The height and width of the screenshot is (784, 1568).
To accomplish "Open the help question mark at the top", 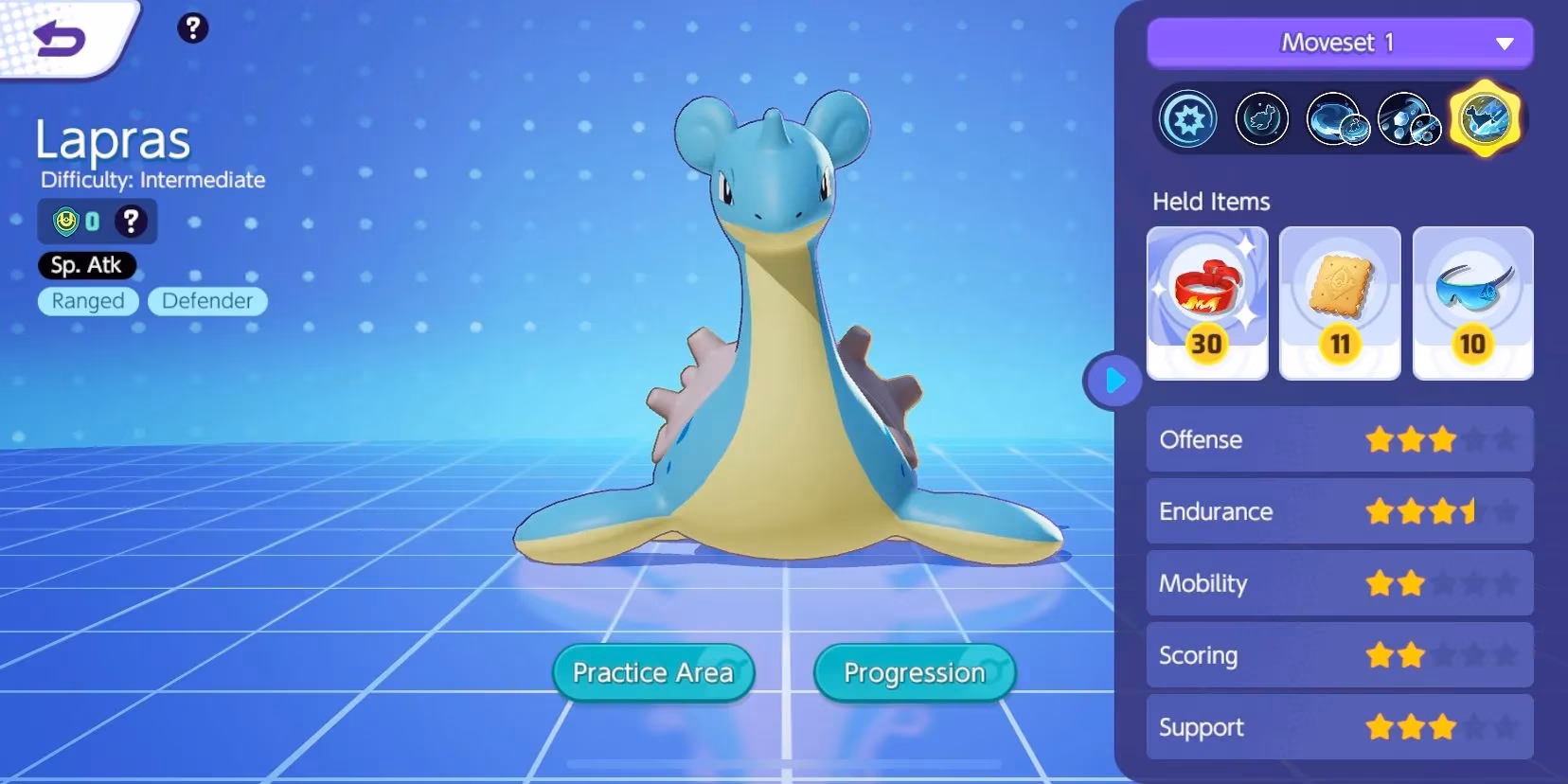I will (x=193, y=29).
